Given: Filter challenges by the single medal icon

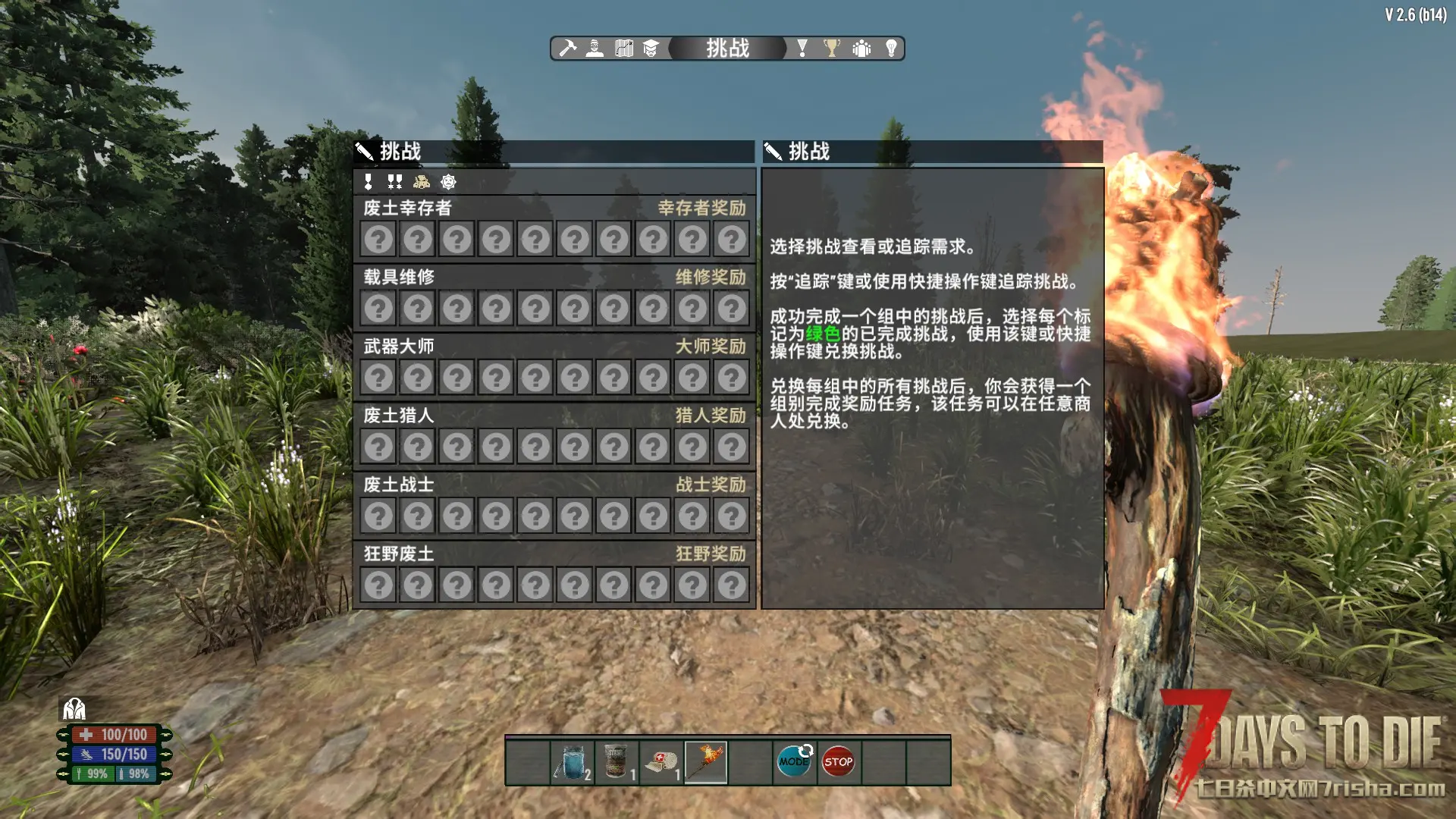Looking at the screenshot, I should (369, 182).
